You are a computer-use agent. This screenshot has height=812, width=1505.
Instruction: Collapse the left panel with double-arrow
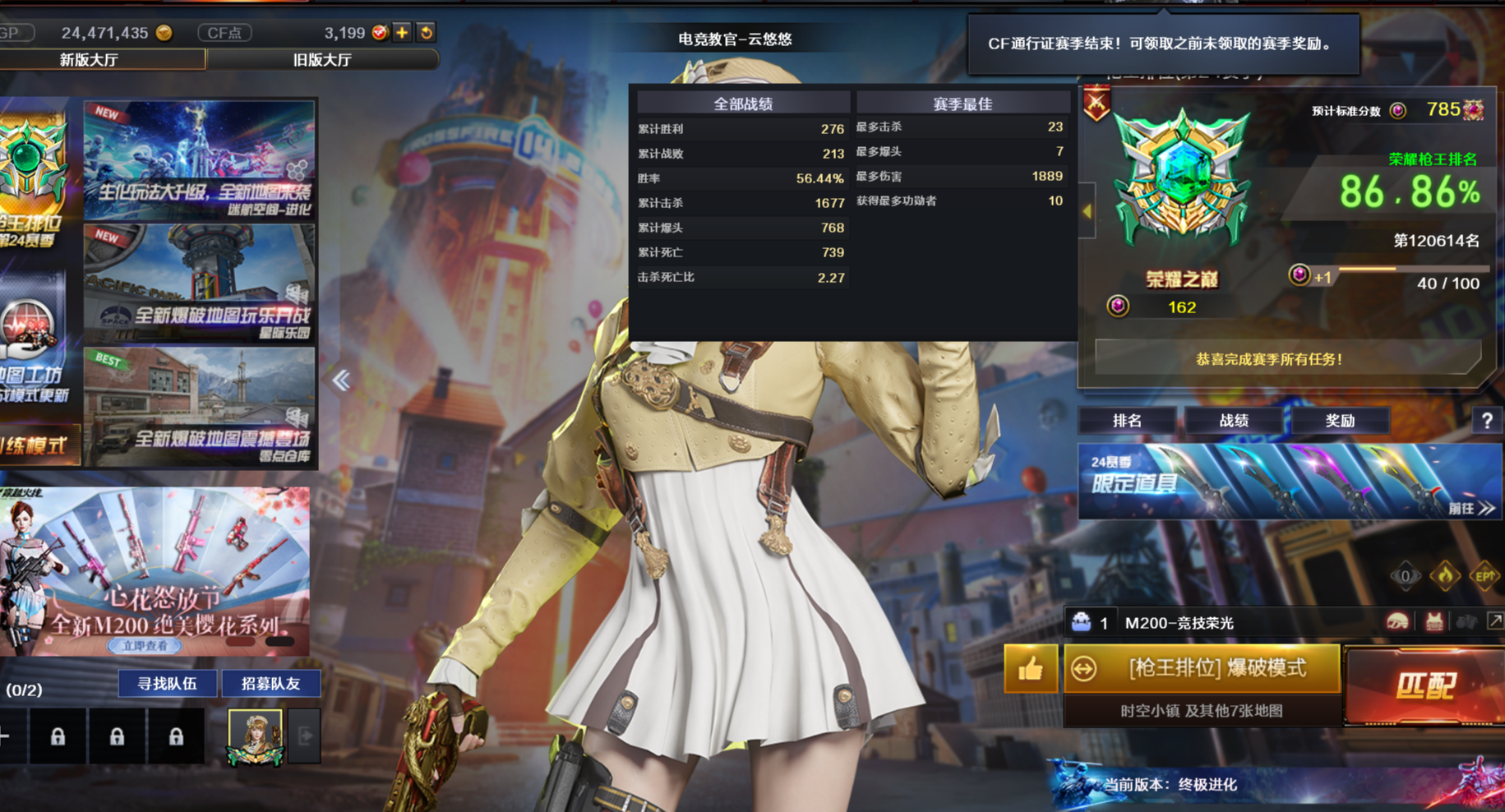pyautogui.click(x=341, y=380)
